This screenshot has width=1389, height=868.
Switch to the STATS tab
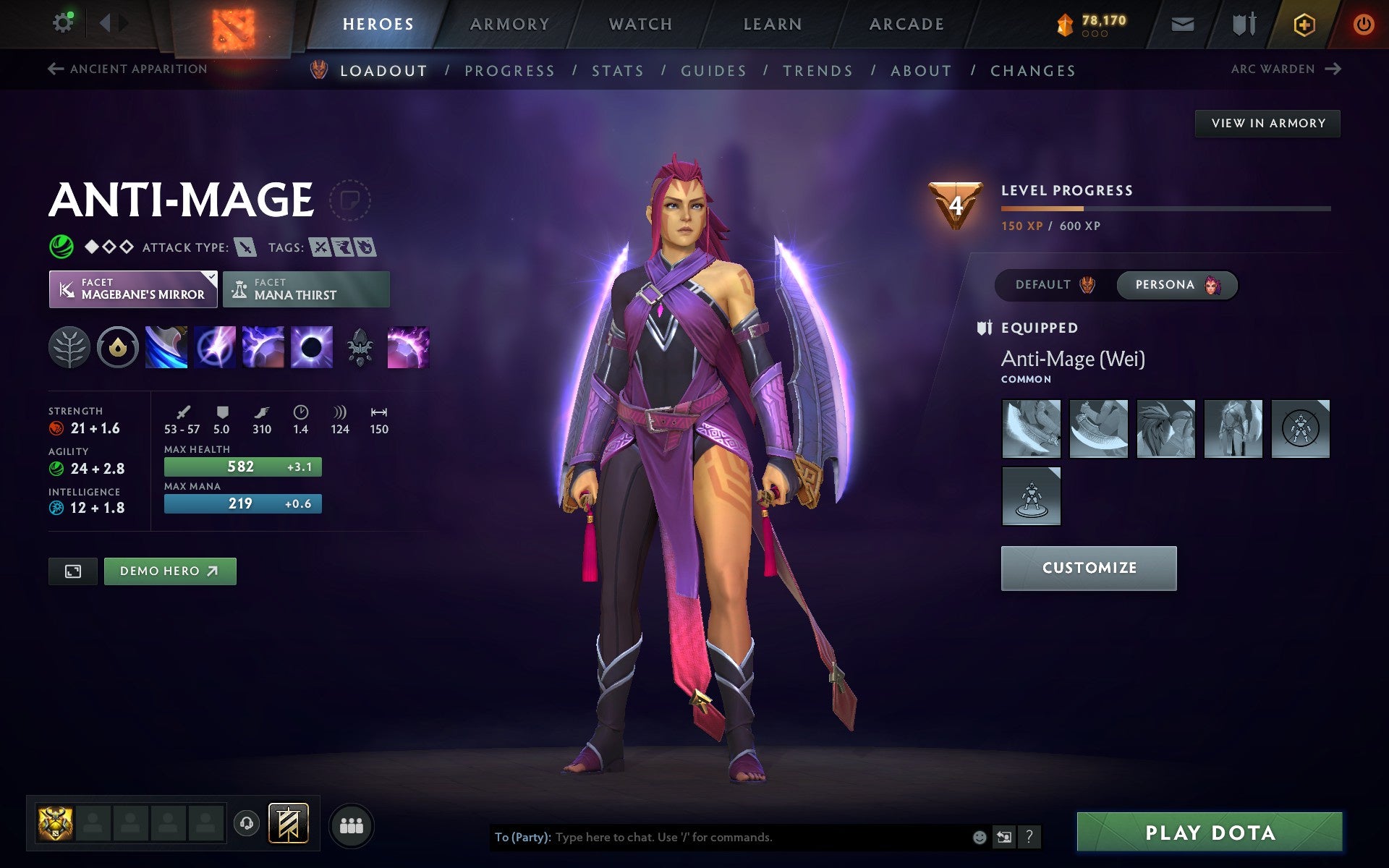click(616, 70)
